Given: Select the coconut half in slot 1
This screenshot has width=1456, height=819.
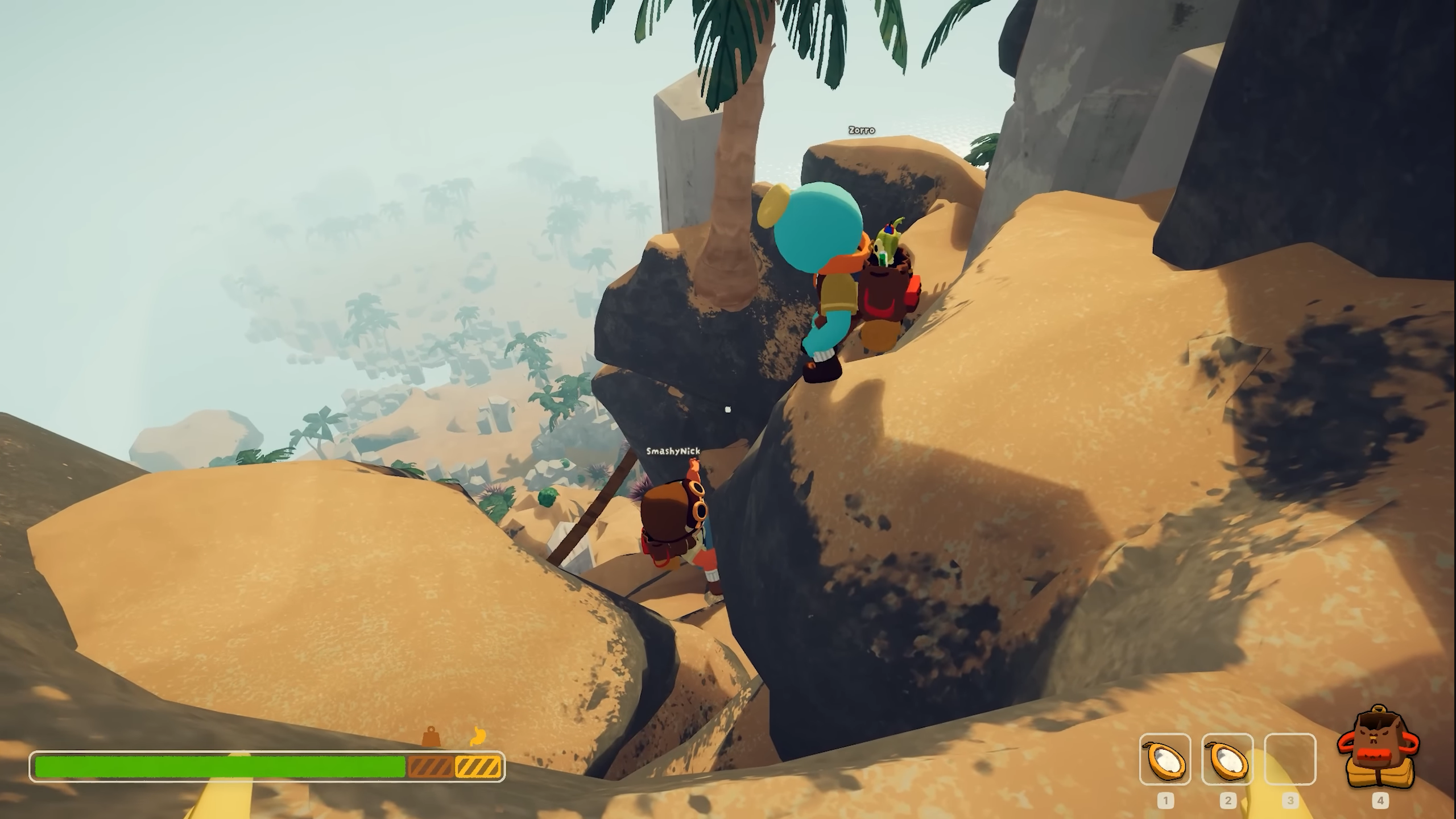Looking at the screenshot, I should [x=1165, y=759].
